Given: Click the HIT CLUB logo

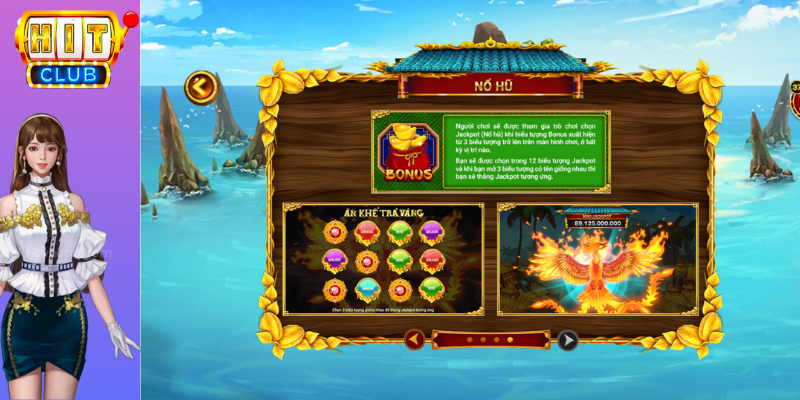Looking at the screenshot, I should [x=70, y=48].
